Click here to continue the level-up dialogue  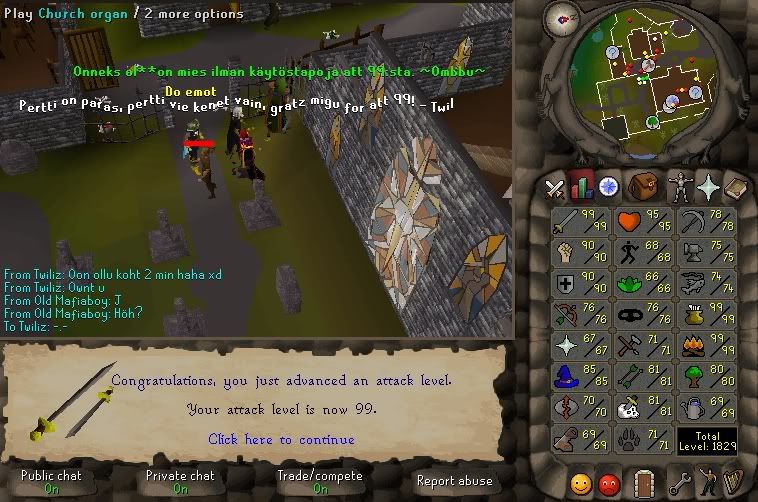pyautogui.click(x=281, y=439)
